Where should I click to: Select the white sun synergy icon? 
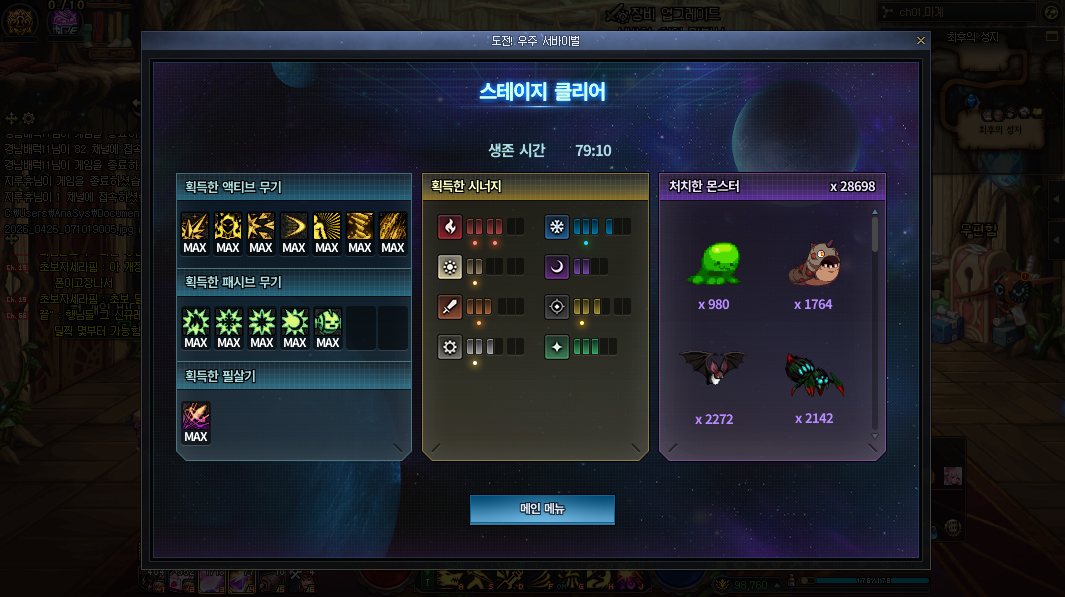tap(450, 267)
